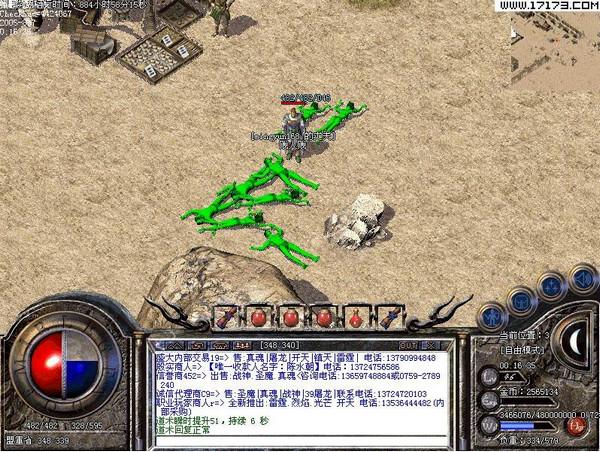Open the skills round blue button
Screen dimensions: 600x452
[551, 285]
